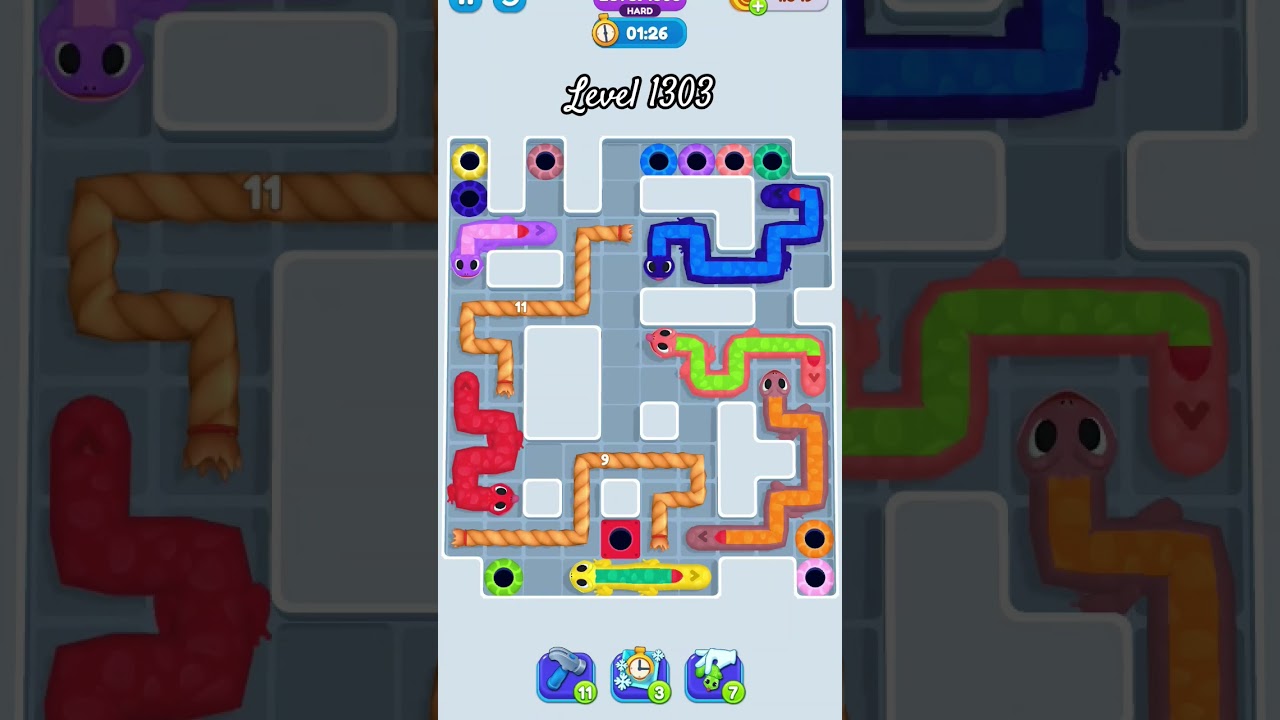
Task: Use the hammer booster
Action: [x=566, y=675]
